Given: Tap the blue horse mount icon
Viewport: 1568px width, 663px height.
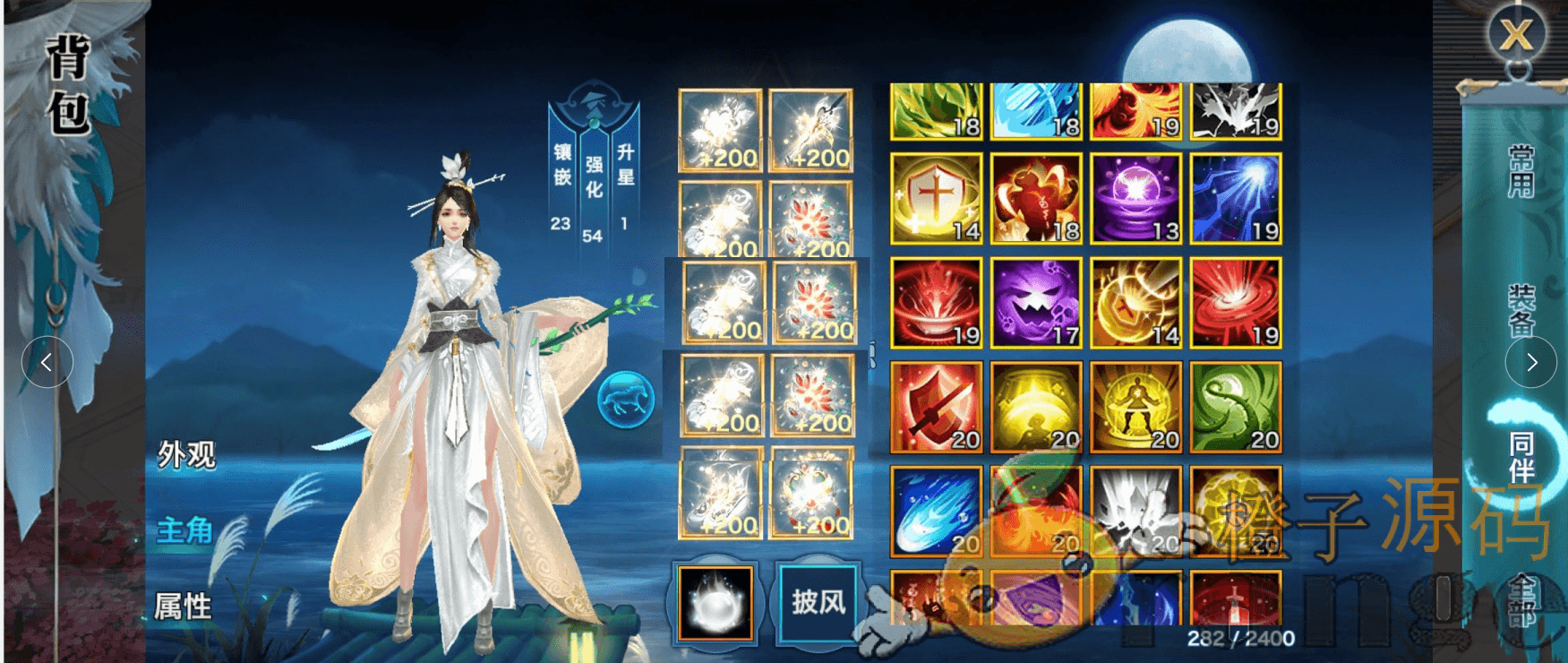Looking at the screenshot, I should pos(626,399).
